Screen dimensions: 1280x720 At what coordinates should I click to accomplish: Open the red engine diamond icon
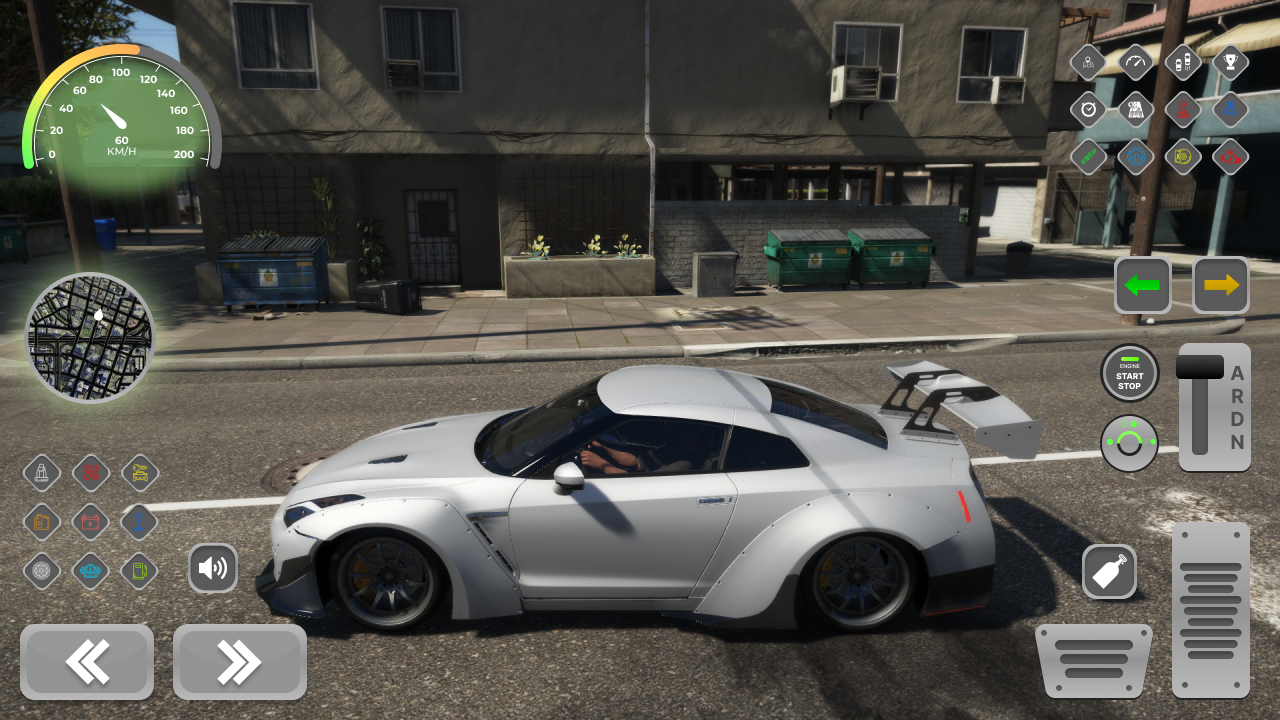click(x=1230, y=157)
